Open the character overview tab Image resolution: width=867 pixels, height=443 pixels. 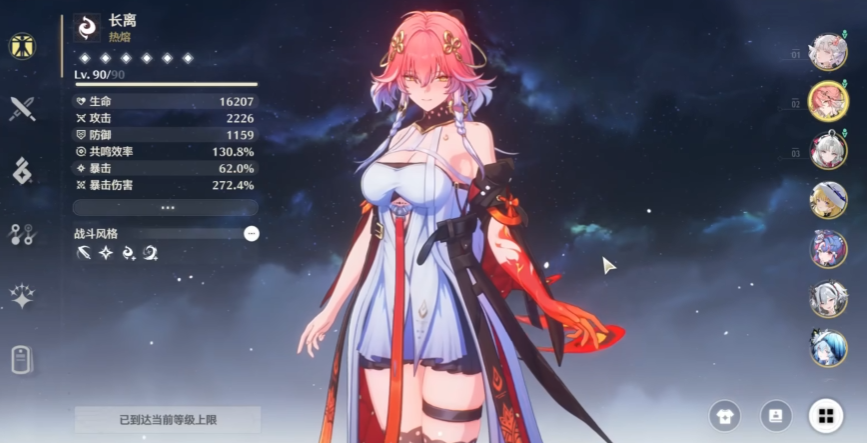[x=20, y=46]
